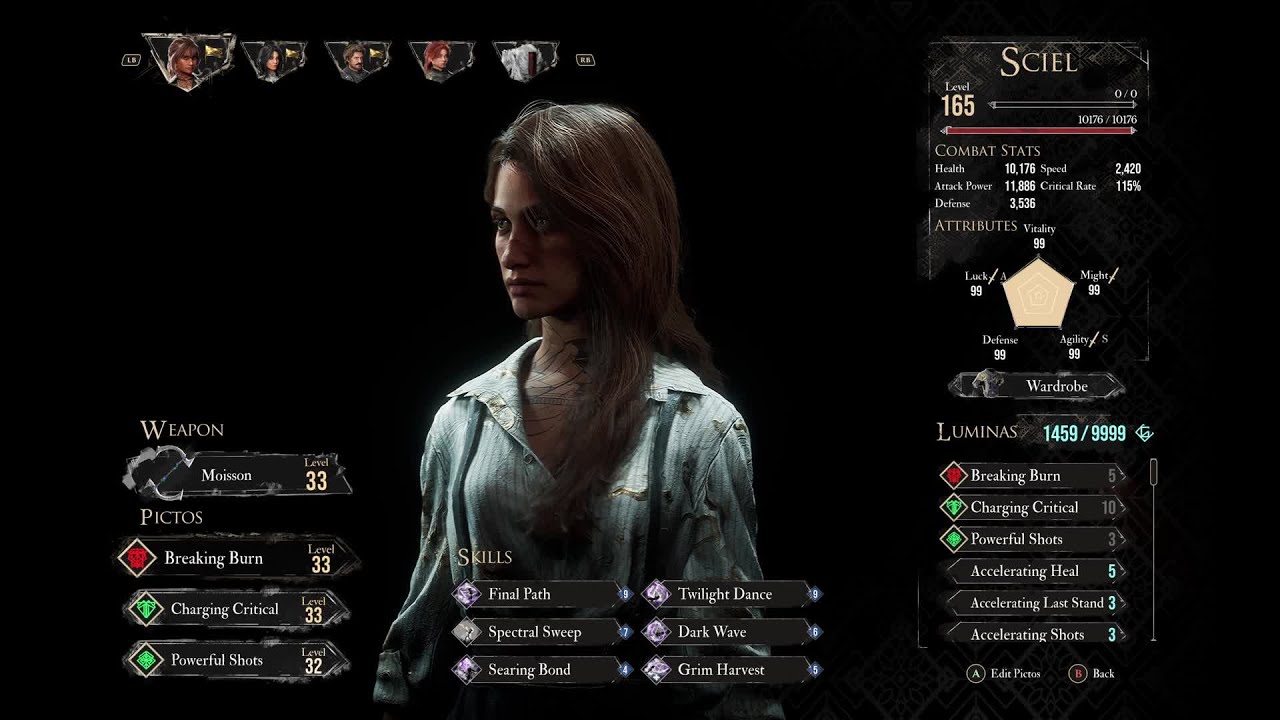Select Accelerating Shots in the Luminas list
Viewport: 1280px width, 720px height.
coord(1033,635)
